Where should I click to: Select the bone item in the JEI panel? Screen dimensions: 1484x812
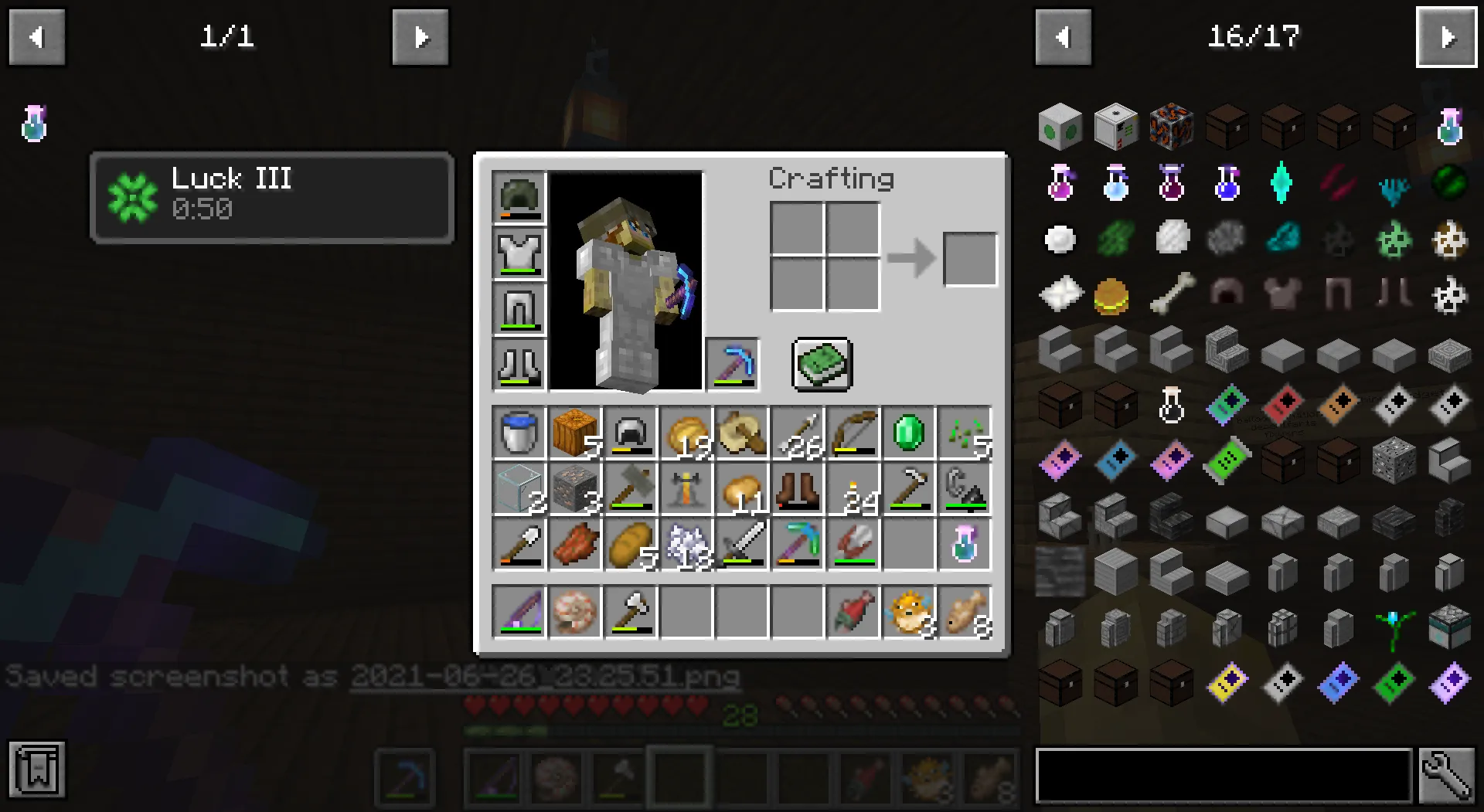[1171, 294]
